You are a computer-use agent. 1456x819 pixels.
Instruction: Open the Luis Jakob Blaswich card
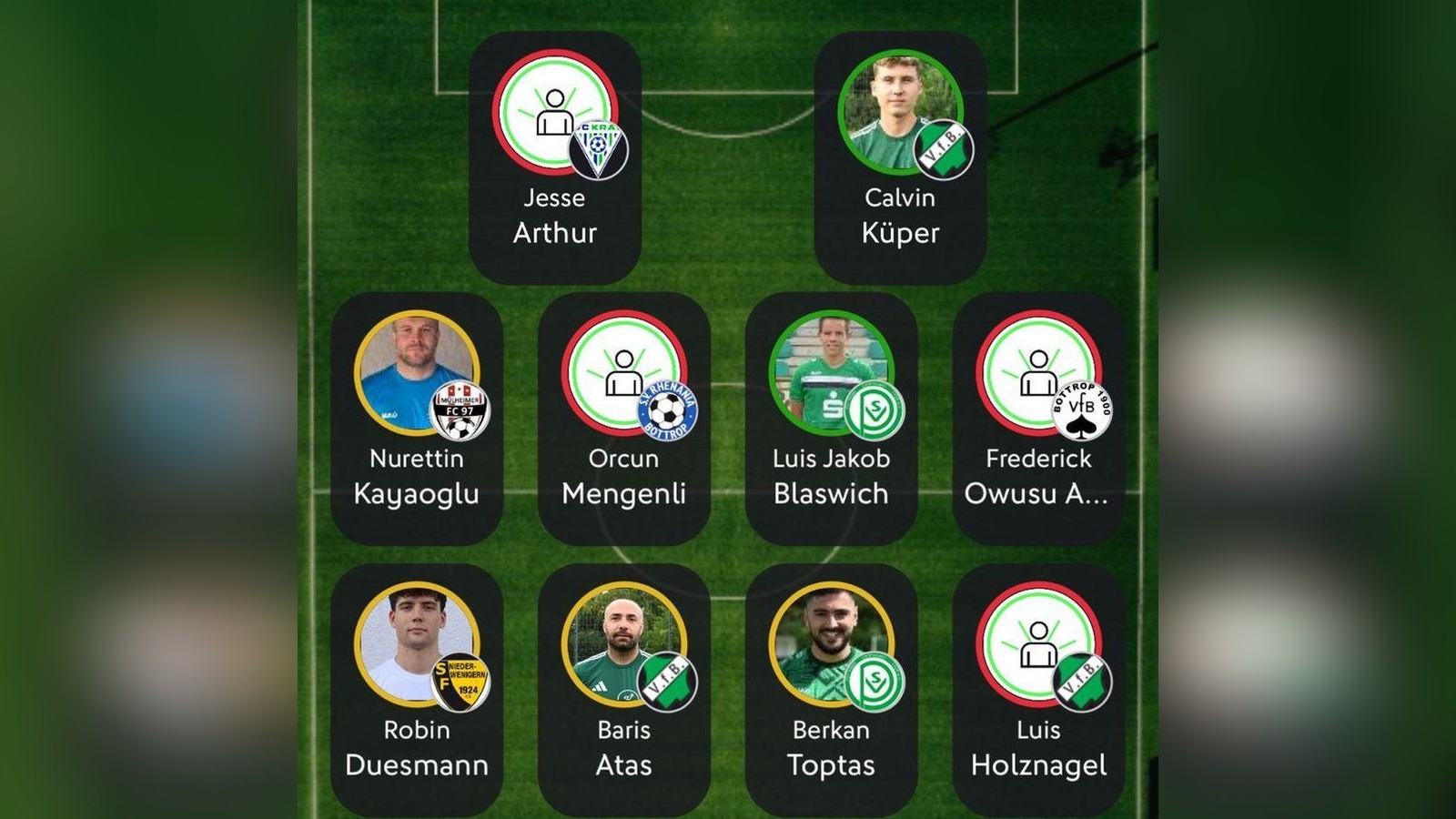[831, 419]
